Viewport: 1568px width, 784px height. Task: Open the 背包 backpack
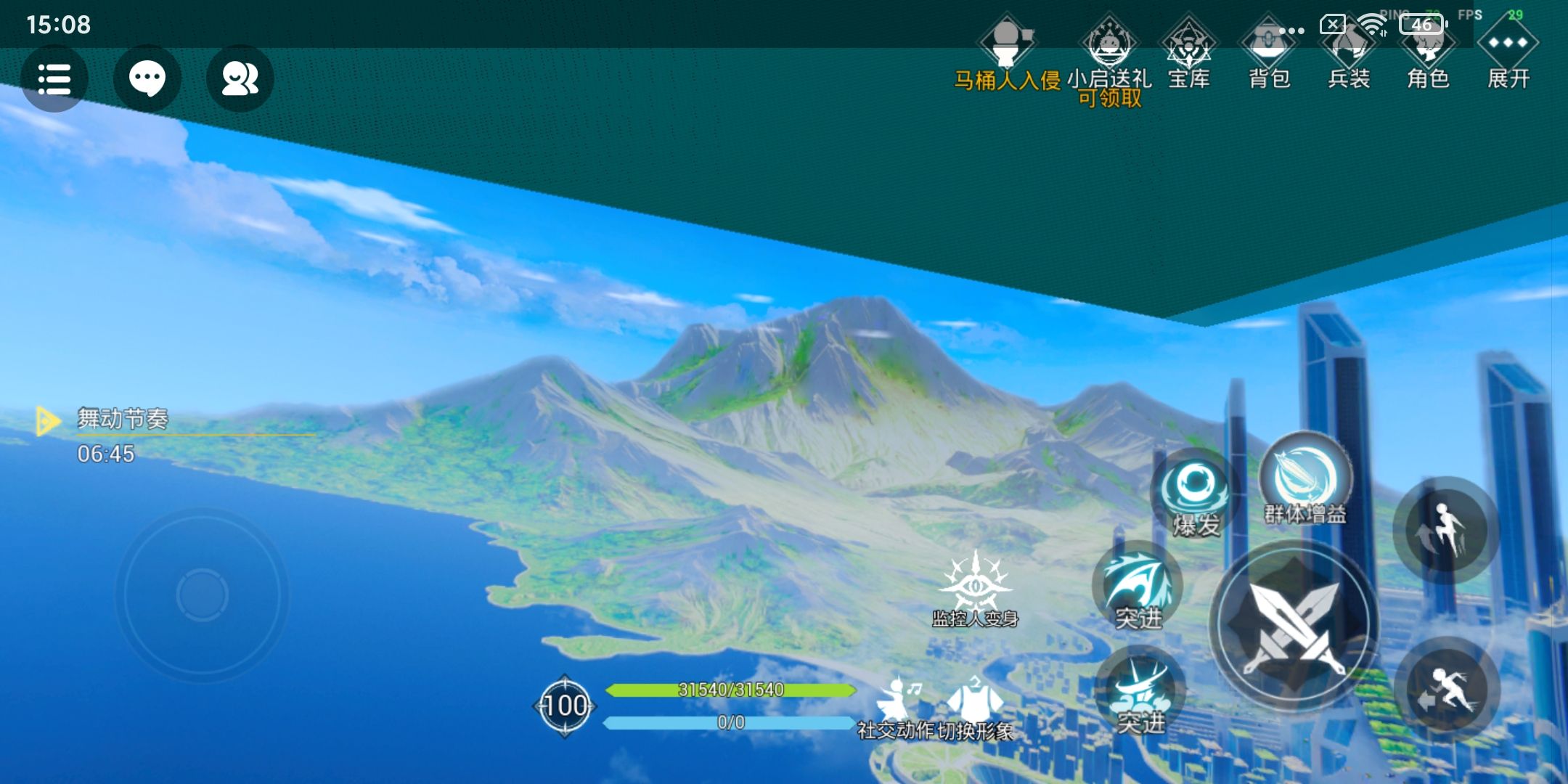pos(1269,54)
